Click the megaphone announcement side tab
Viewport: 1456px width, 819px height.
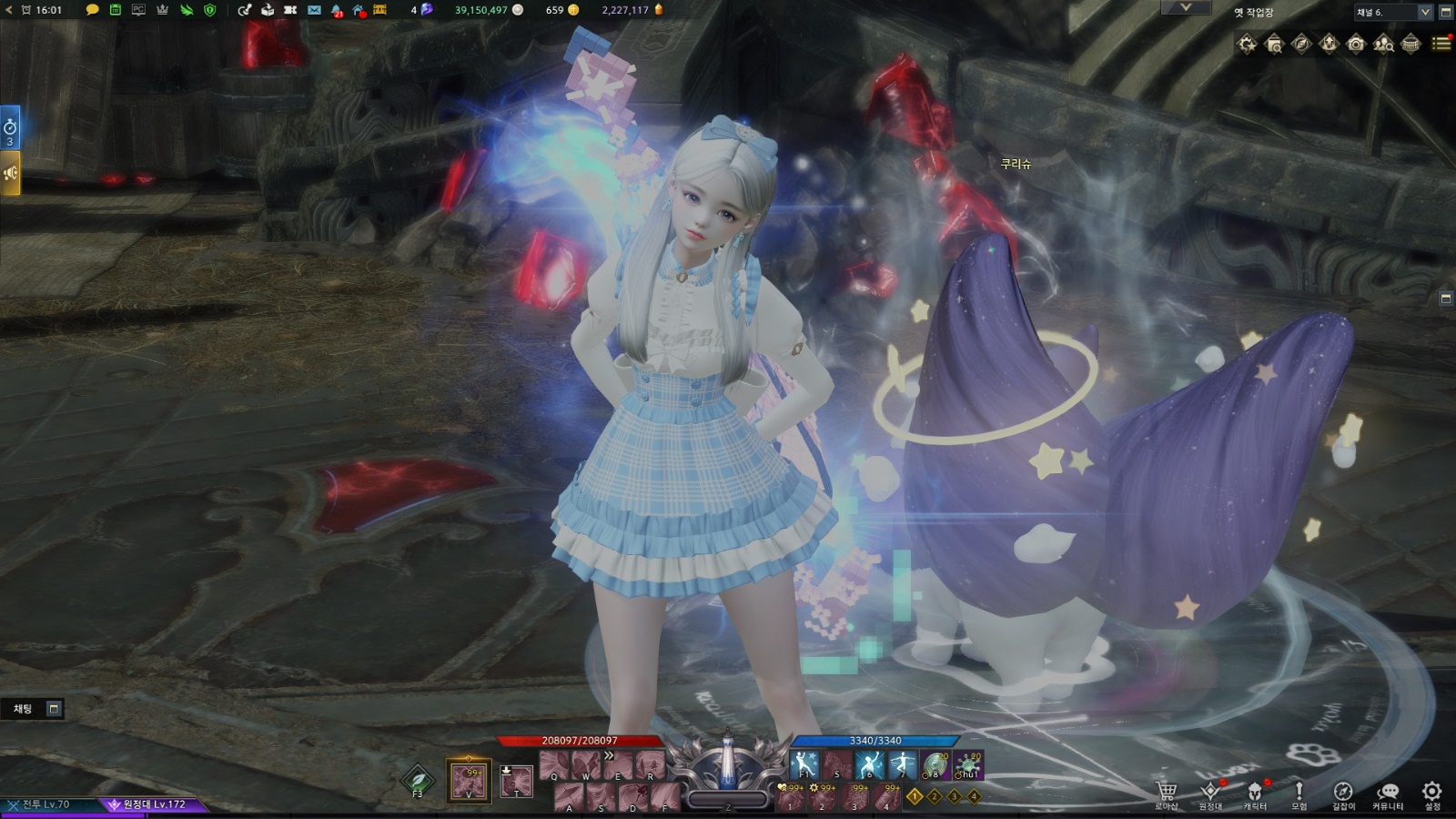point(10,173)
